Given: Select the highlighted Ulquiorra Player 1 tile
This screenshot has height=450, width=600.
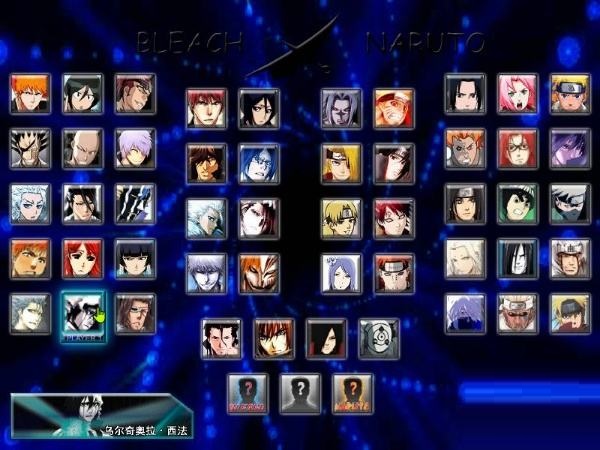Looking at the screenshot, I should click(82, 313).
